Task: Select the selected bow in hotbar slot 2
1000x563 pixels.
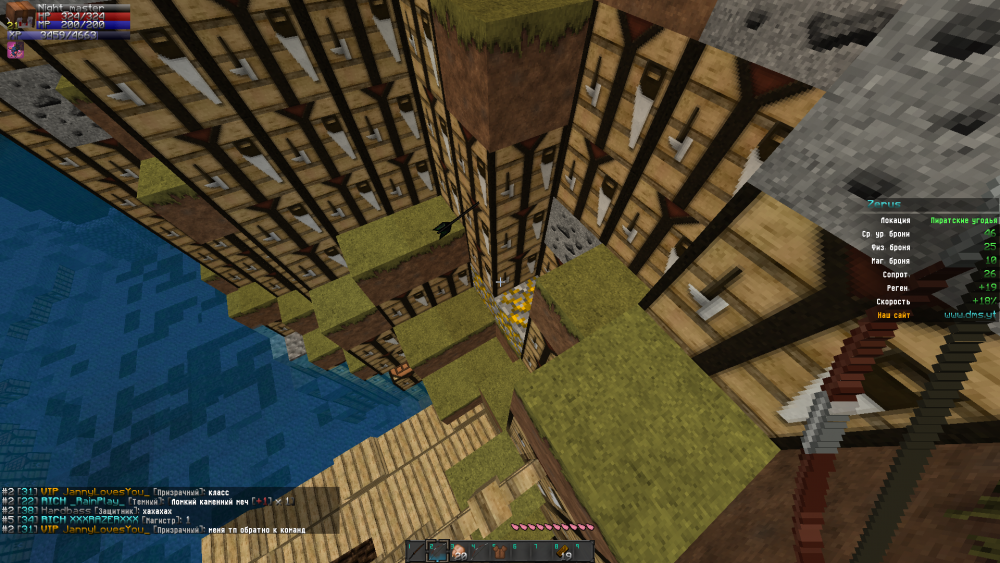Action: tap(437, 551)
